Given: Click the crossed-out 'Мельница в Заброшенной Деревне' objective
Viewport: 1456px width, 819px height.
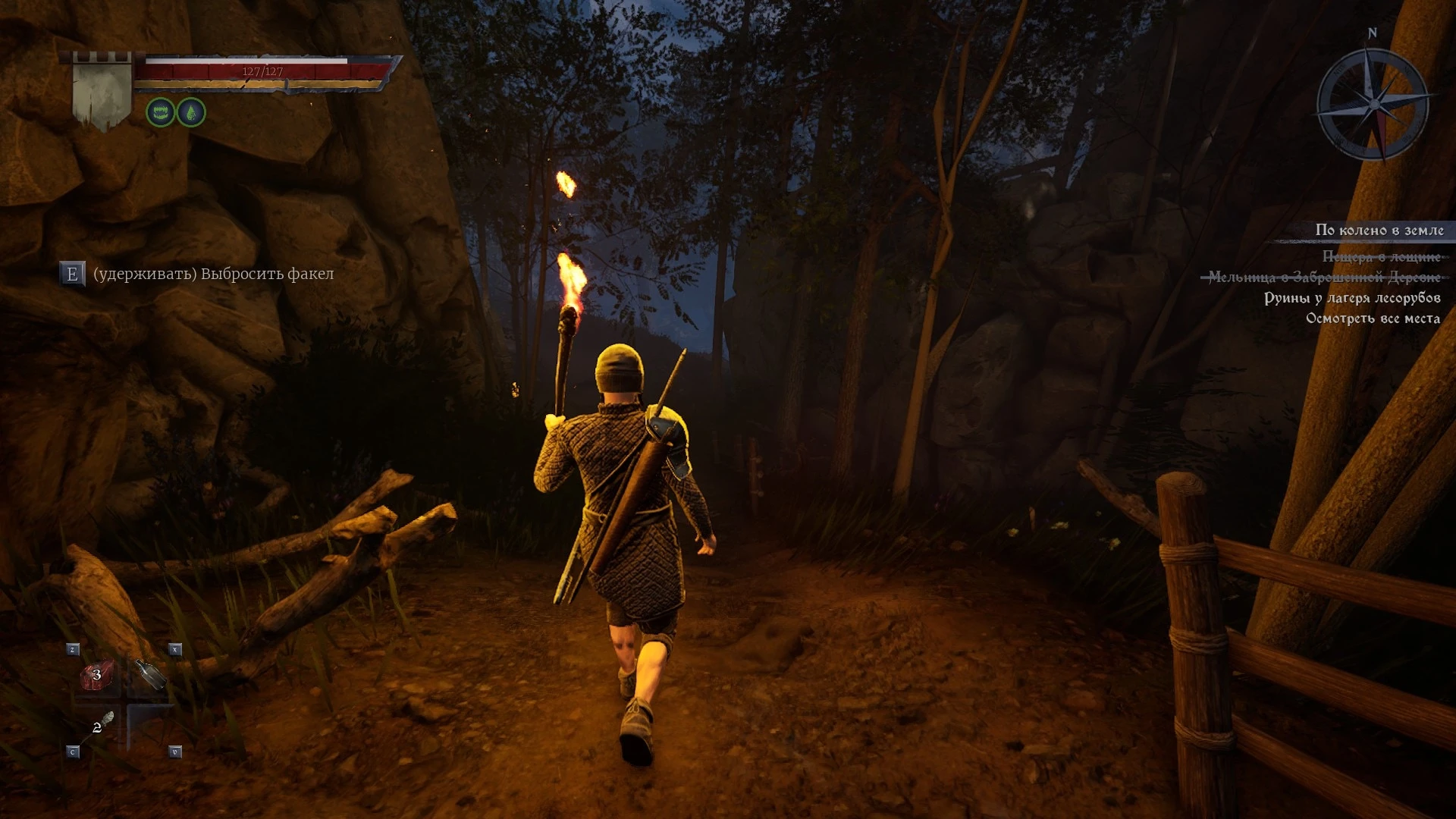Looking at the screenshot, I should click(1323, 278).
